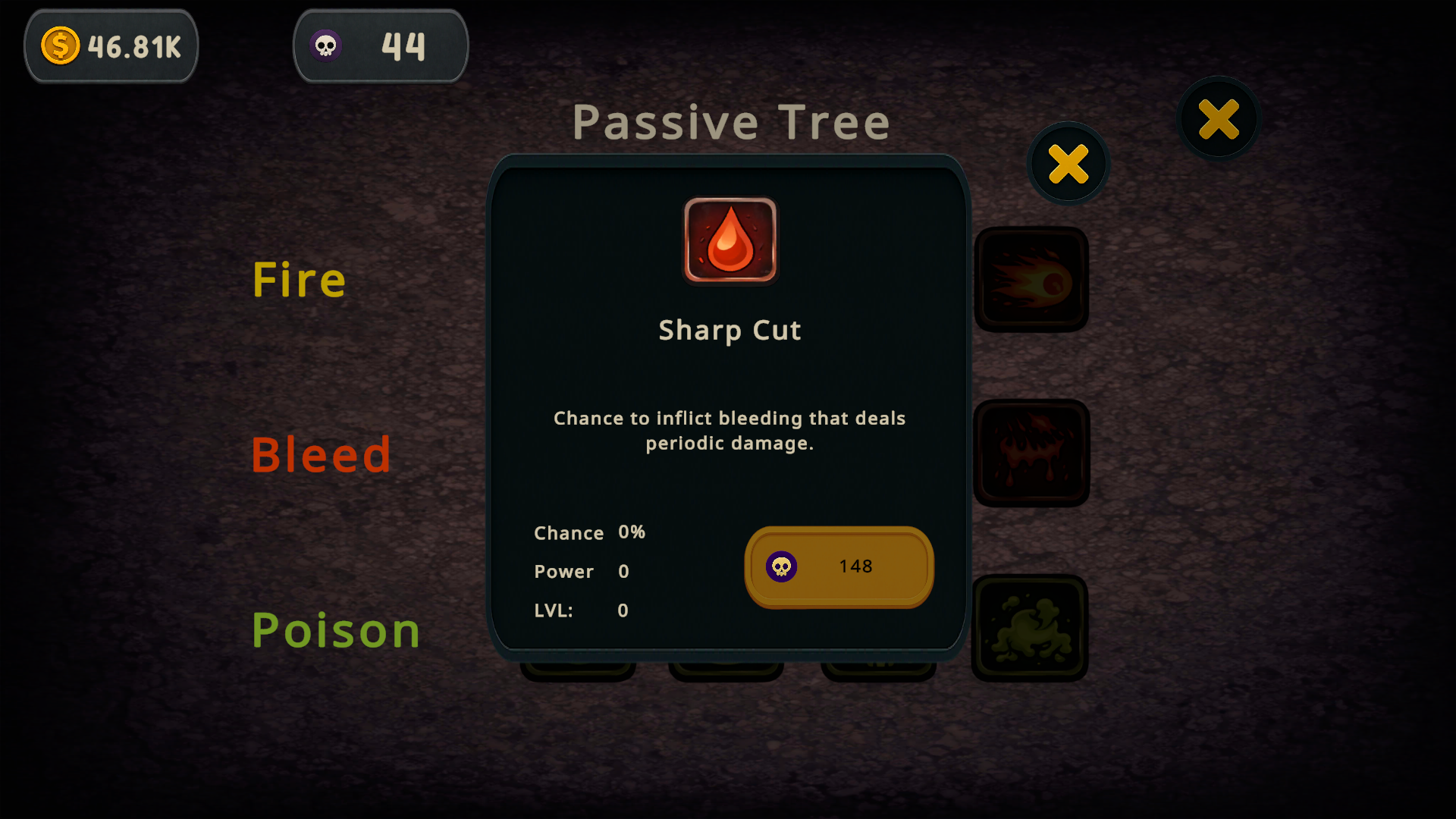Click the gold balance display showing 46.81K
The height and width of the screenshot is (819, 1456).
click(111, 45)
